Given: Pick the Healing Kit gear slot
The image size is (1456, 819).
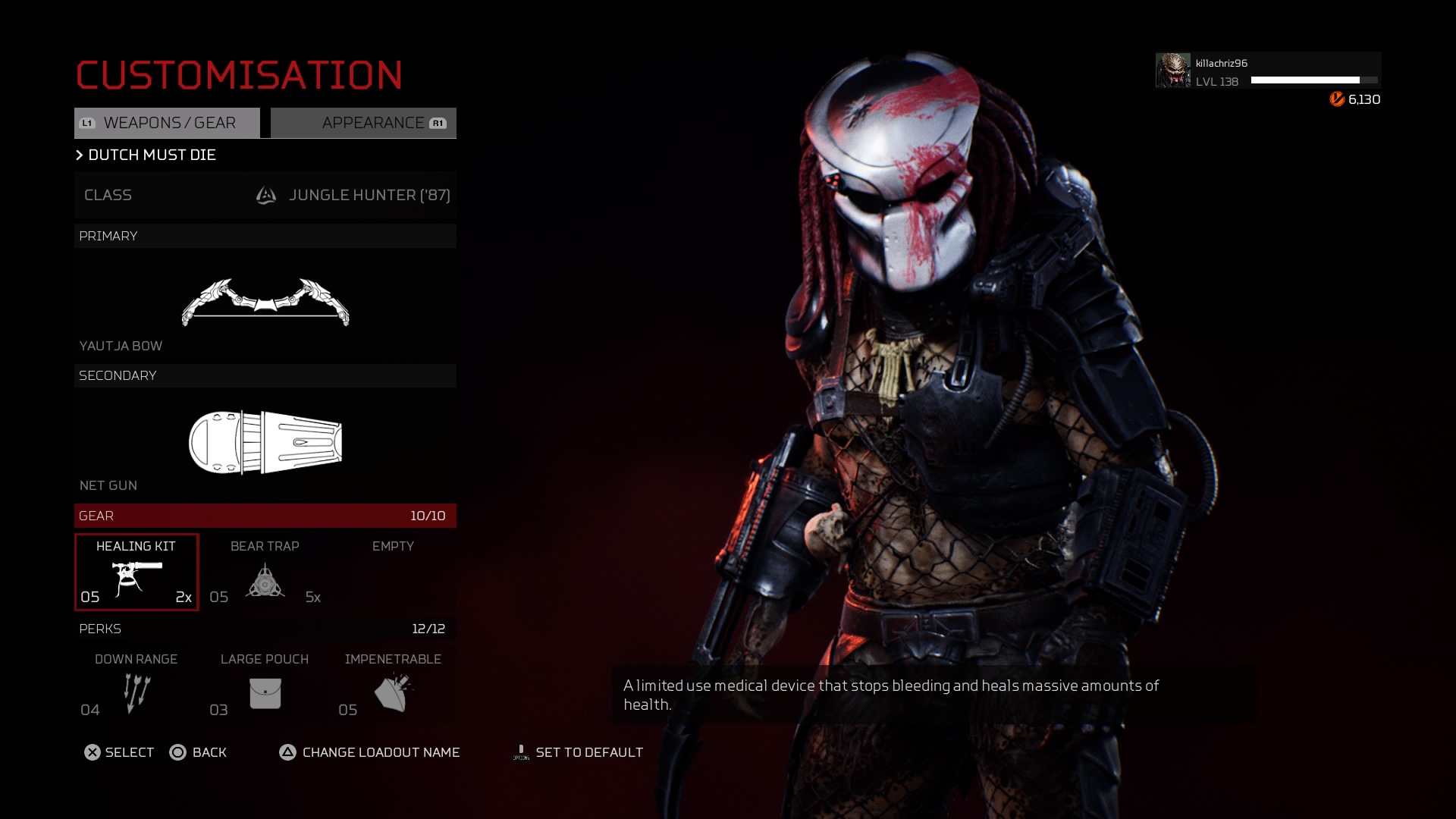Looking at the screenshot, I should (x=136, y=573).
